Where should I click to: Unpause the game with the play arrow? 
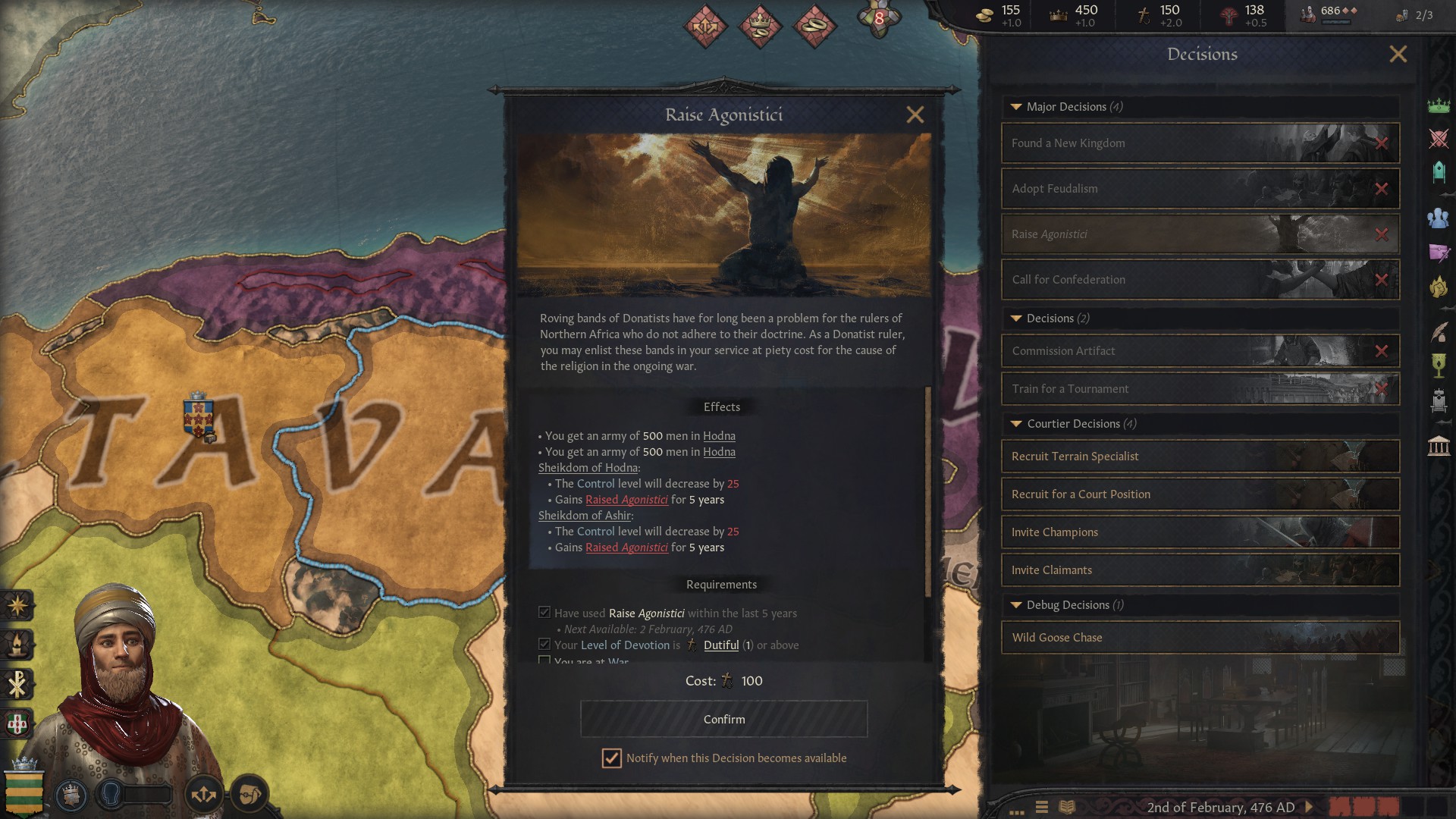click(1310, 807)
